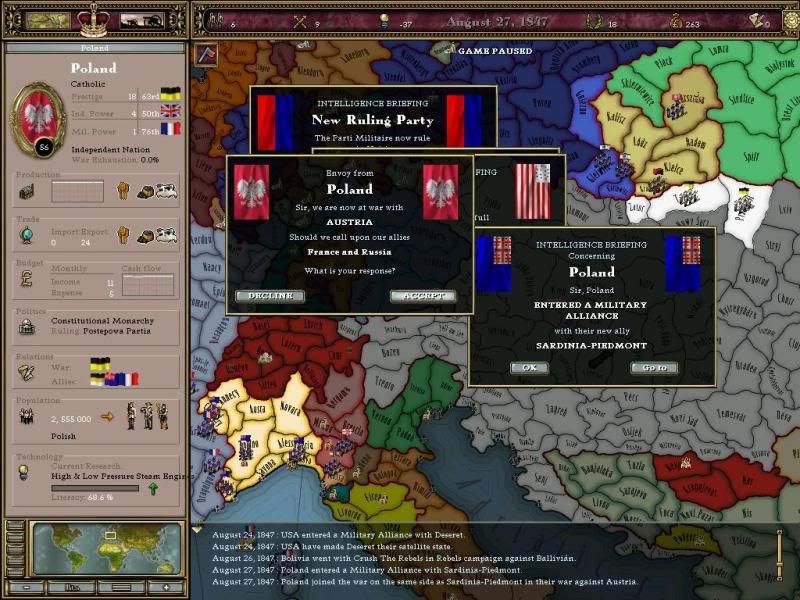The width and height of the screenshot is (800, 600).
Task: Open the Relations screen via scroll icon
Action: (x=26, y=371)
